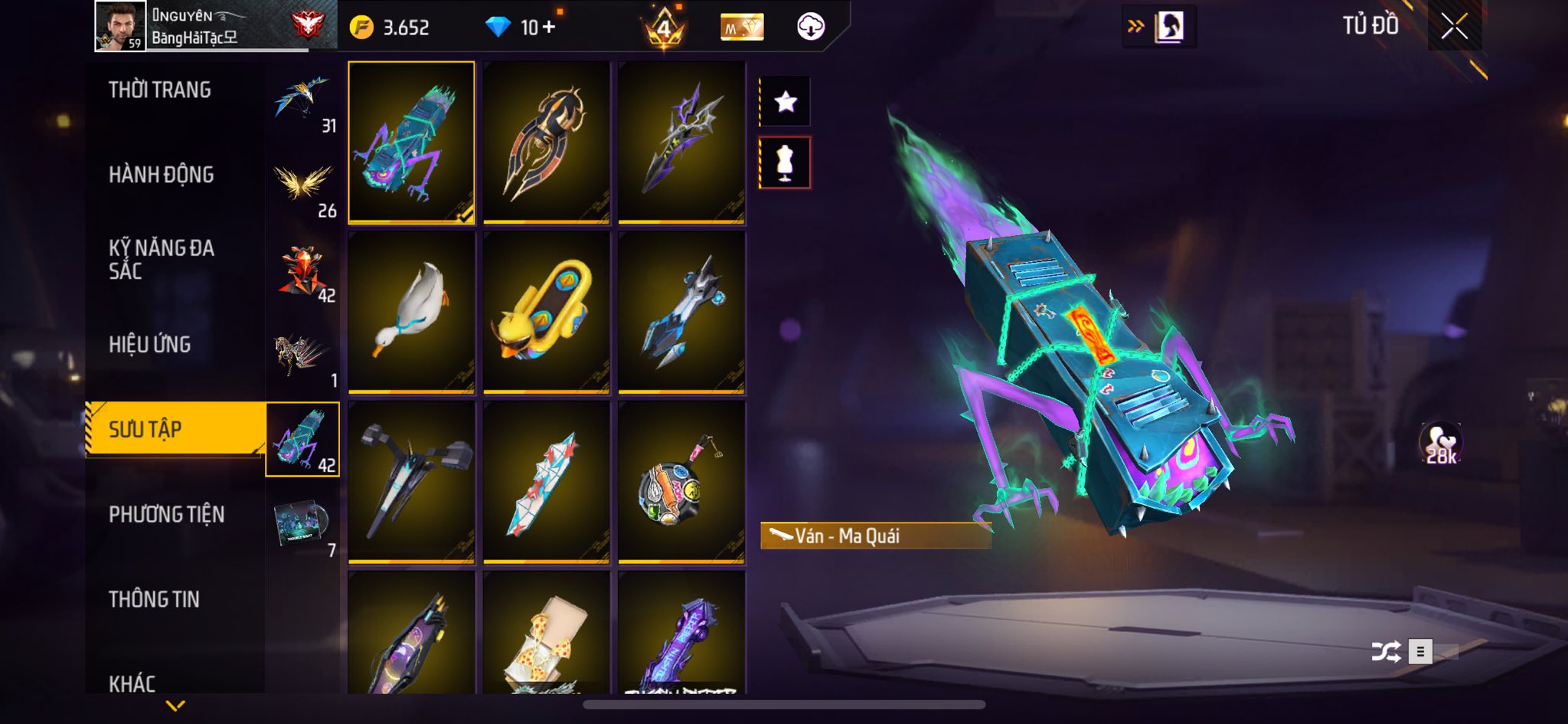Select the yellow rubber duck surfboard

[x=546, y=313]
